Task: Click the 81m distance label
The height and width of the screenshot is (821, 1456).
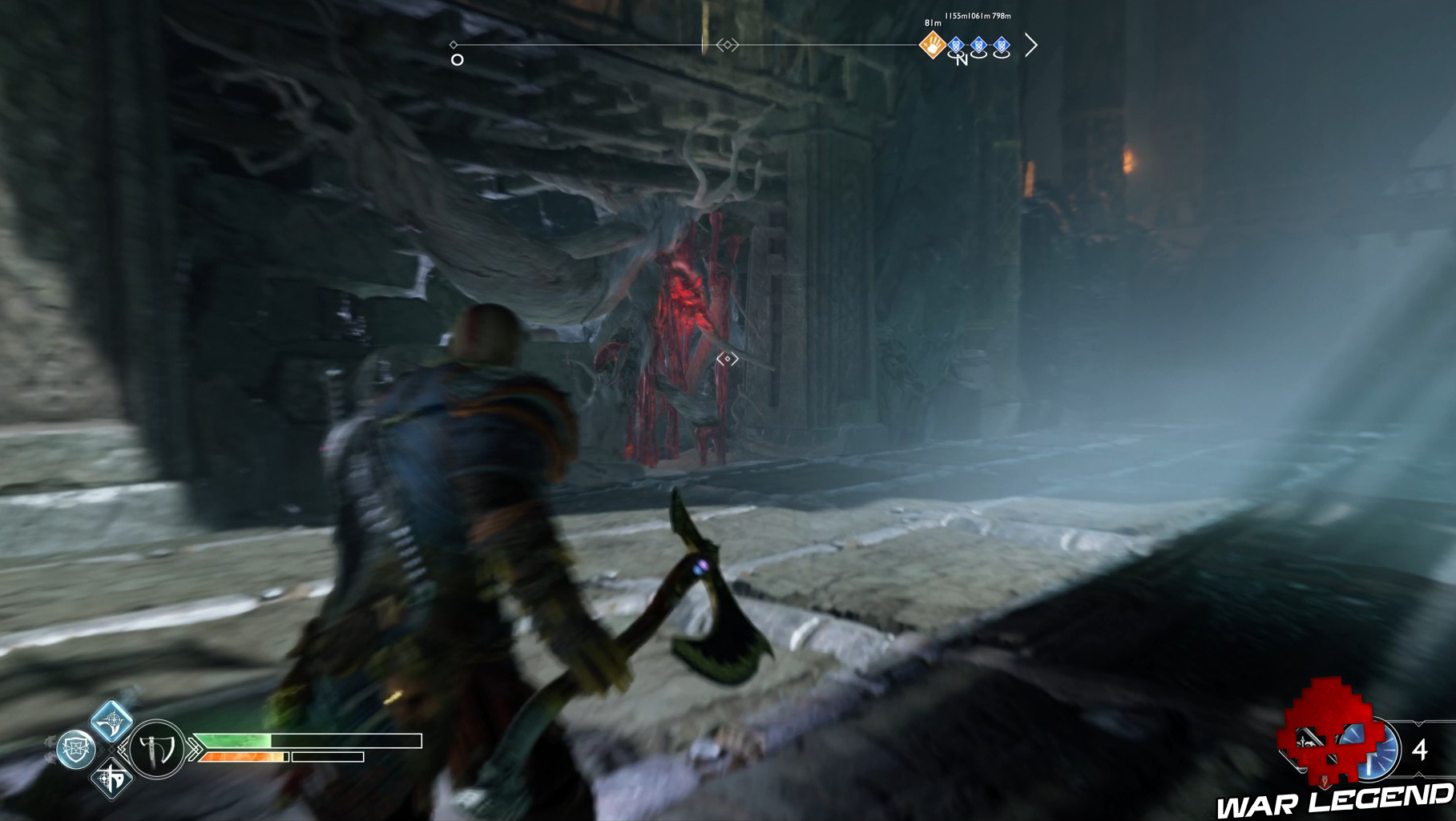Action: tap(933, 23)
